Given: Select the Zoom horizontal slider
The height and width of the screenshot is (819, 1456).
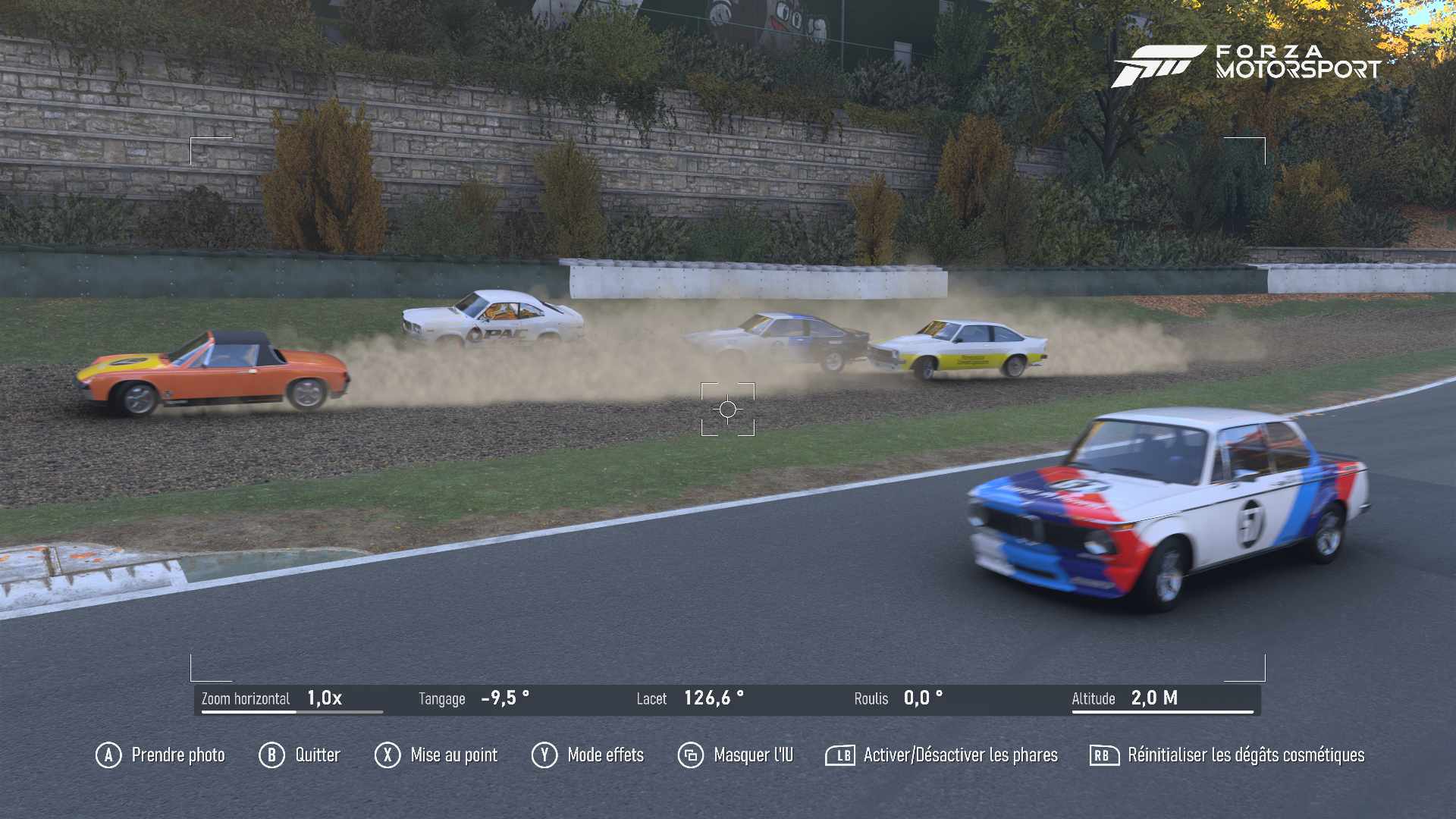Looking at the screenshot, I should (291, 700).
